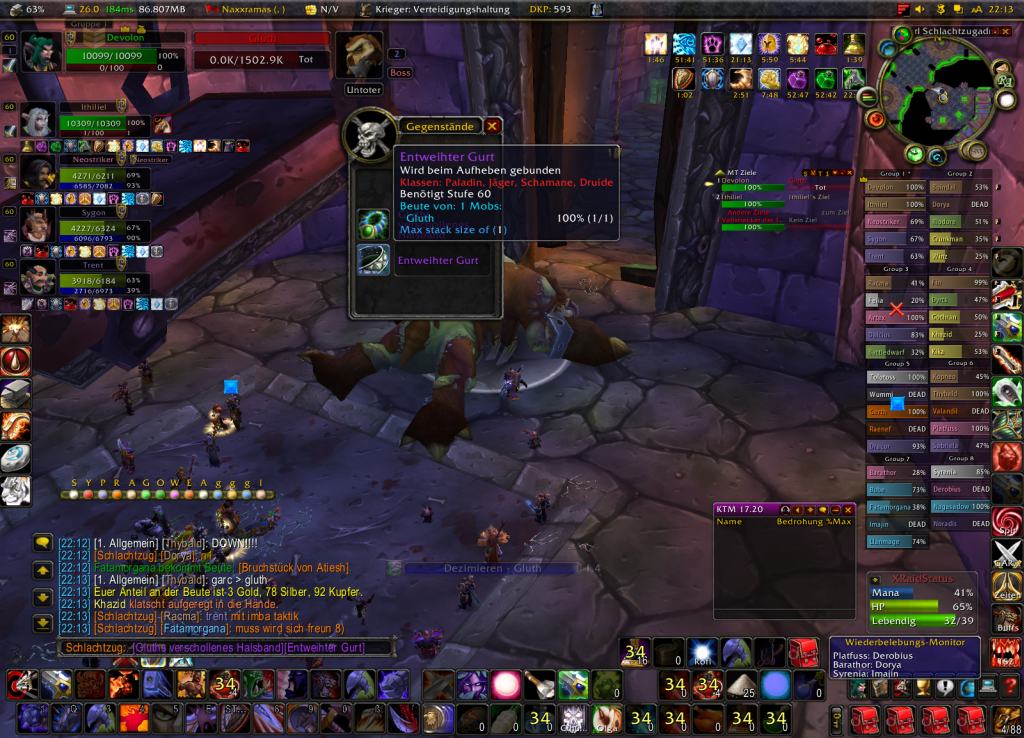The image size is (1024, 738).
Task: Close the Gegenstände loot window
Action: pyautogui.click(x=492, y=126)
